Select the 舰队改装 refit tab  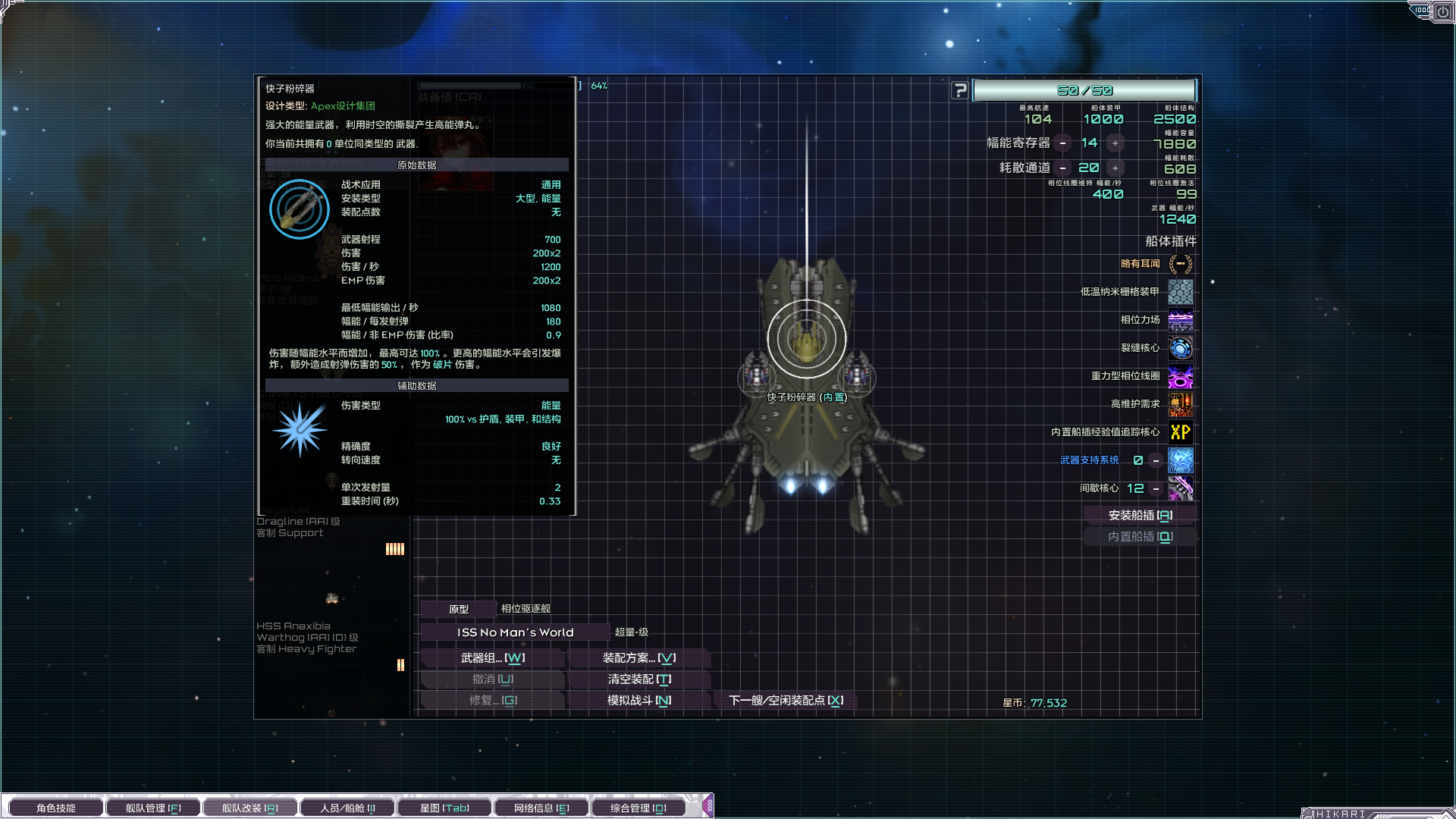249,808
